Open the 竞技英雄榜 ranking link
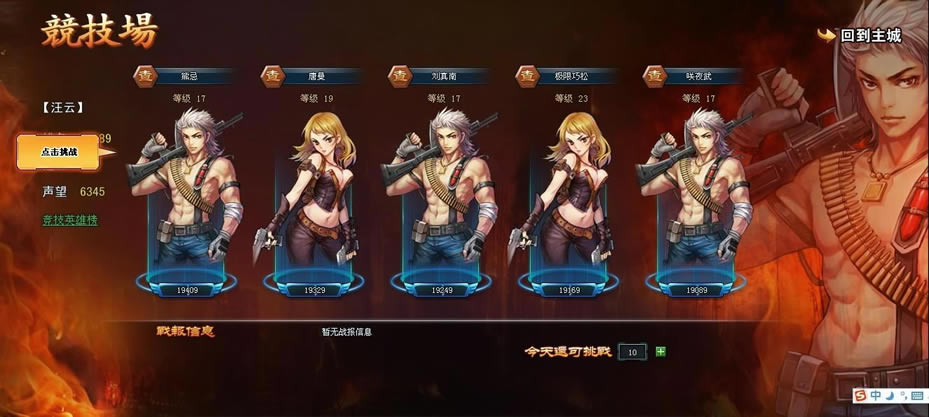 pos(69,220)
